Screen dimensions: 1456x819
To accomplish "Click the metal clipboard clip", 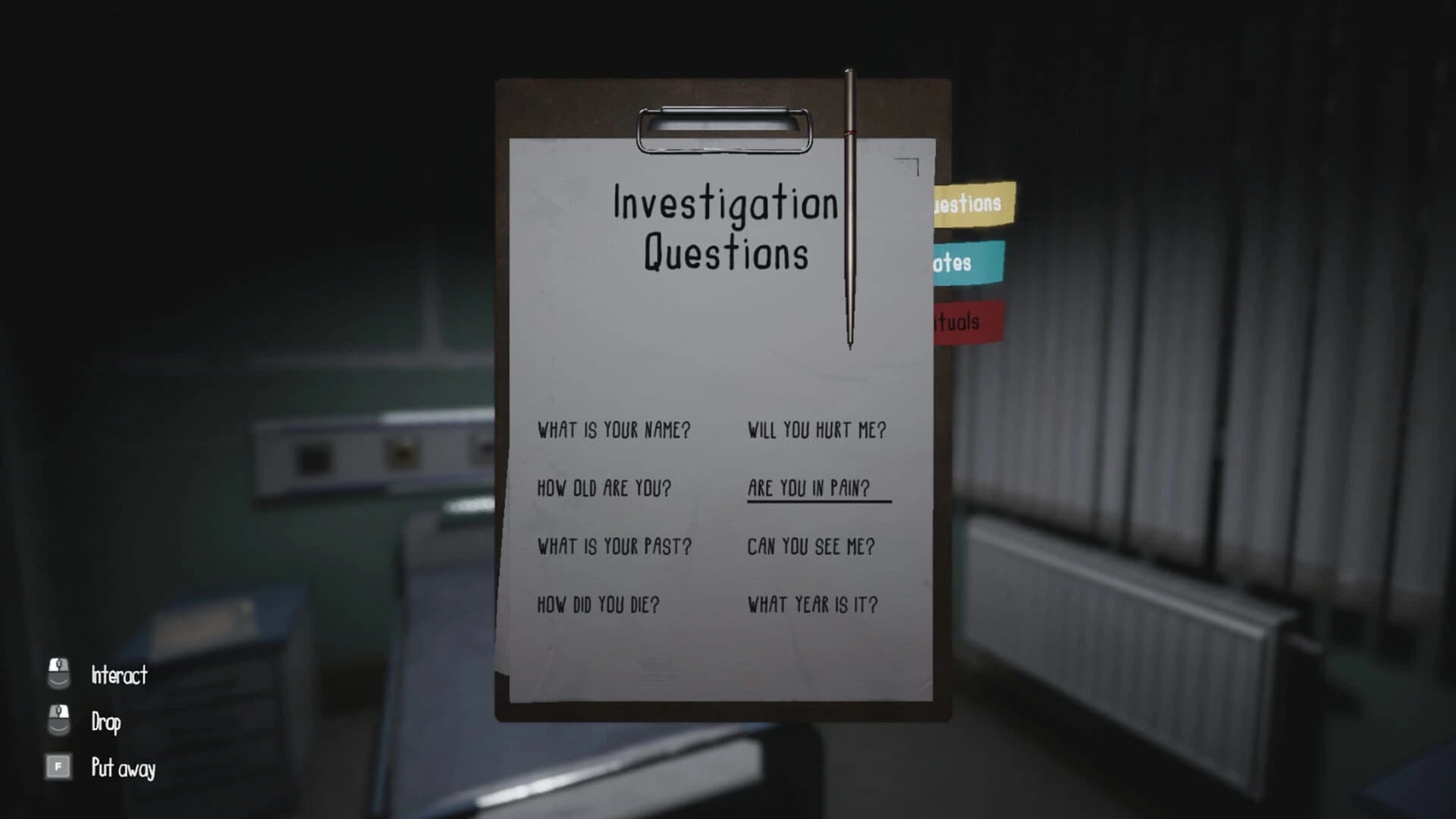I will click(x=724, y=129).
